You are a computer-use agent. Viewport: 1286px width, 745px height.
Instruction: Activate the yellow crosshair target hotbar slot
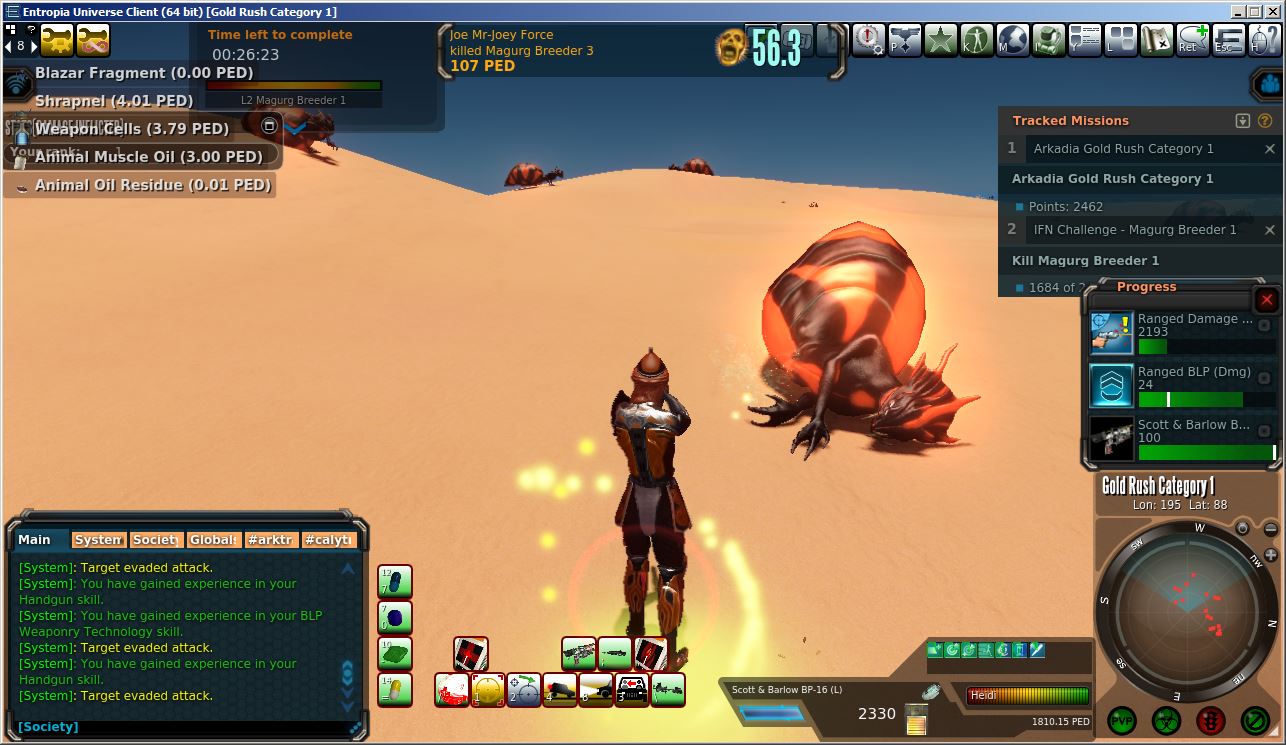coord(488,690)
